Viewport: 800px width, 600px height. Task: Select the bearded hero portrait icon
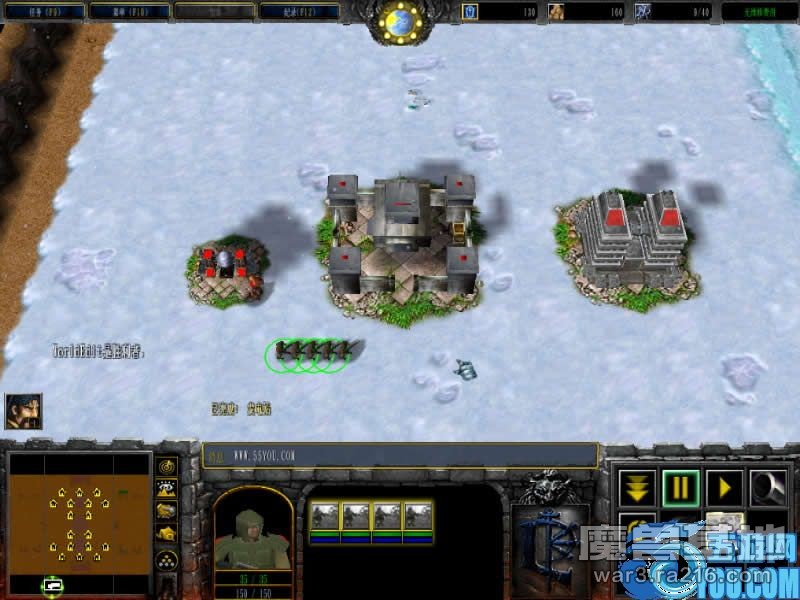[x=23, y=410]
